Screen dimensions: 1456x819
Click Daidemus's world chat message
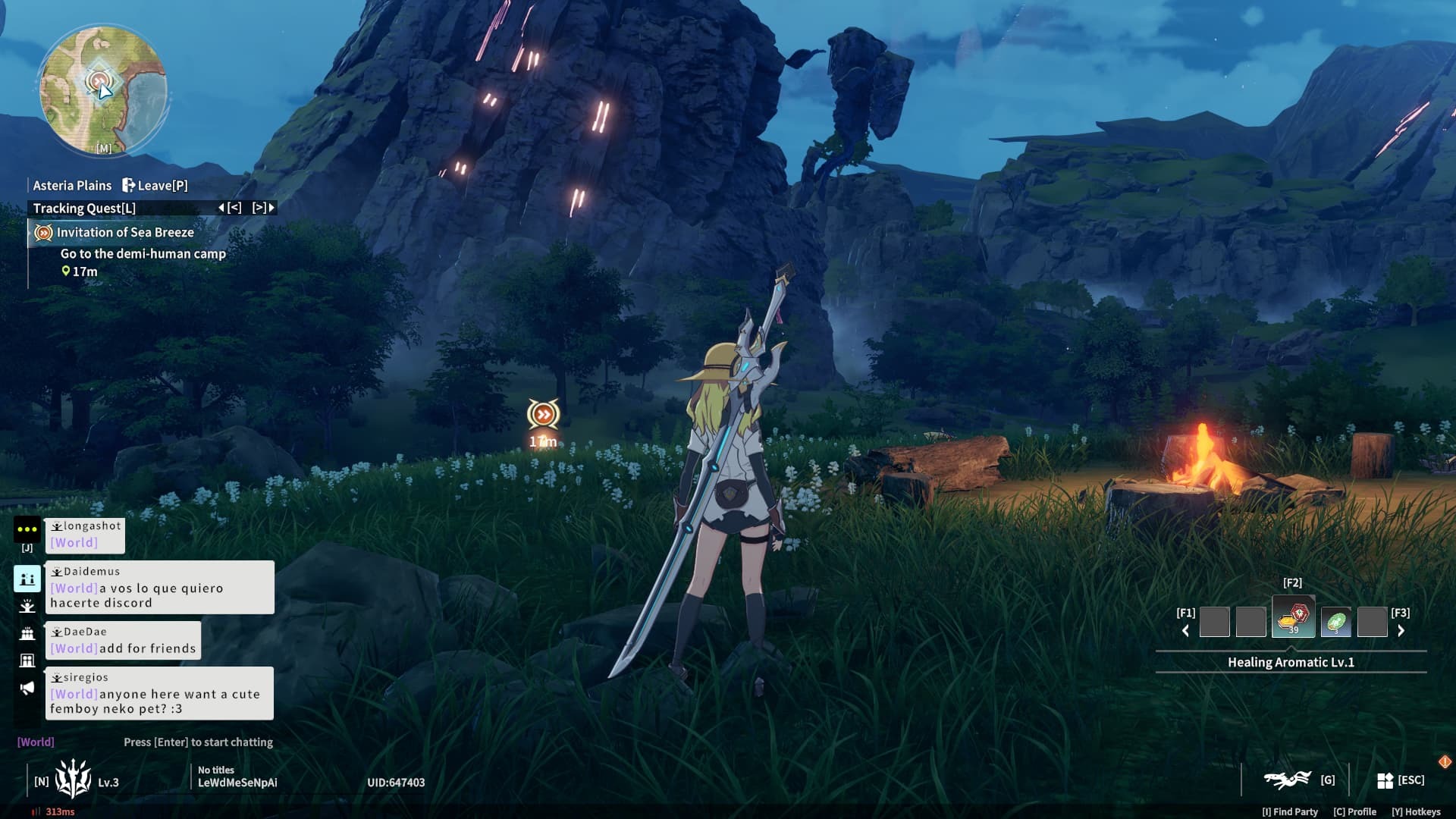click(159, 588)
